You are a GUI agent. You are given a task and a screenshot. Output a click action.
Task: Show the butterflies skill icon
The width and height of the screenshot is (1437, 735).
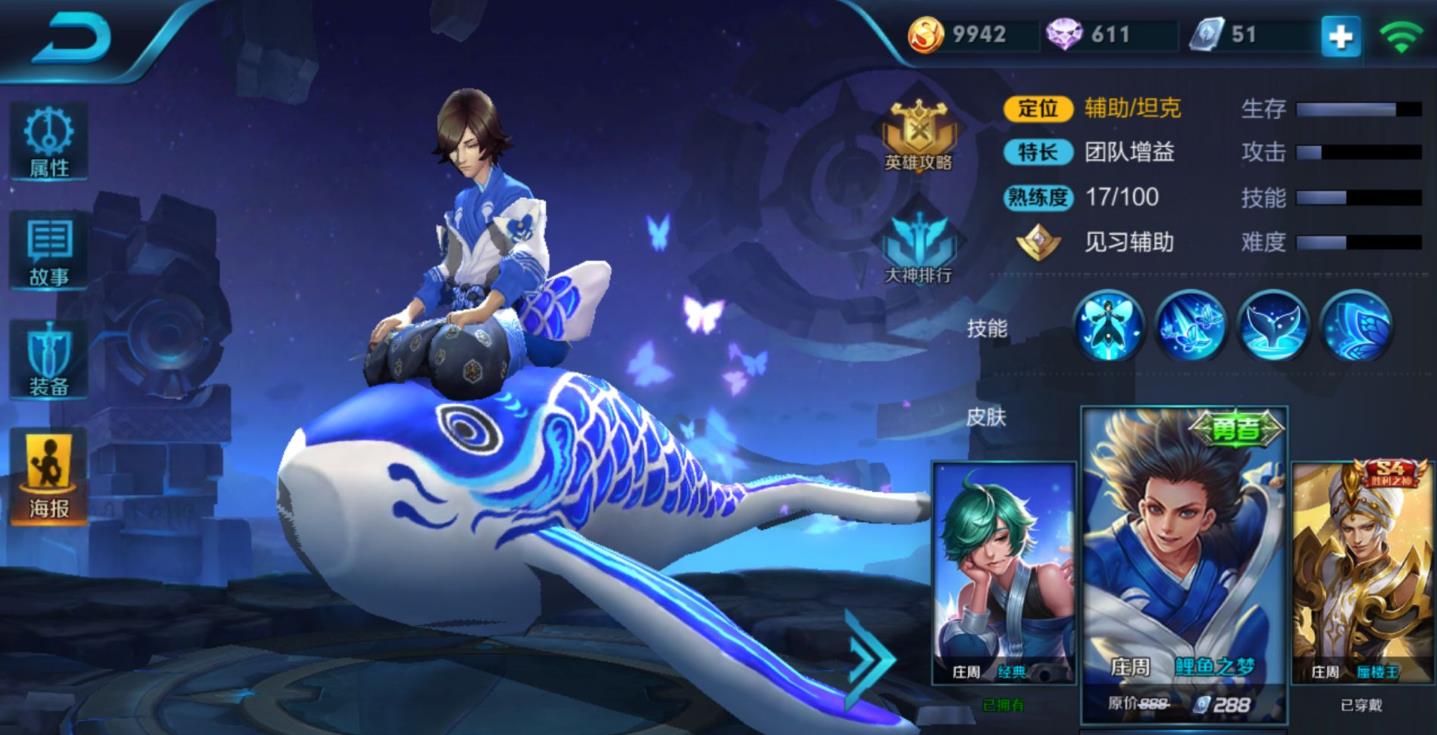coord(1191,326)
